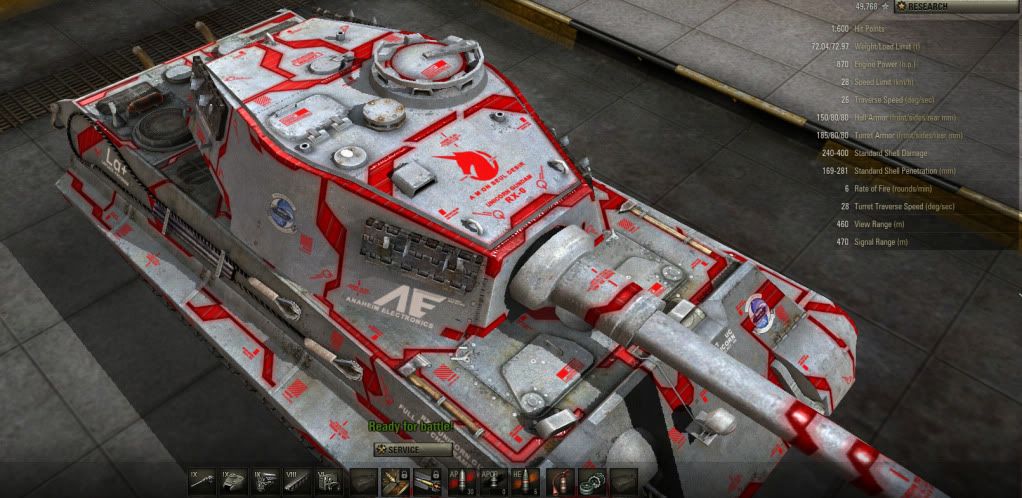Select the tier VIII suspension module slot

click(x=295, y=482)
